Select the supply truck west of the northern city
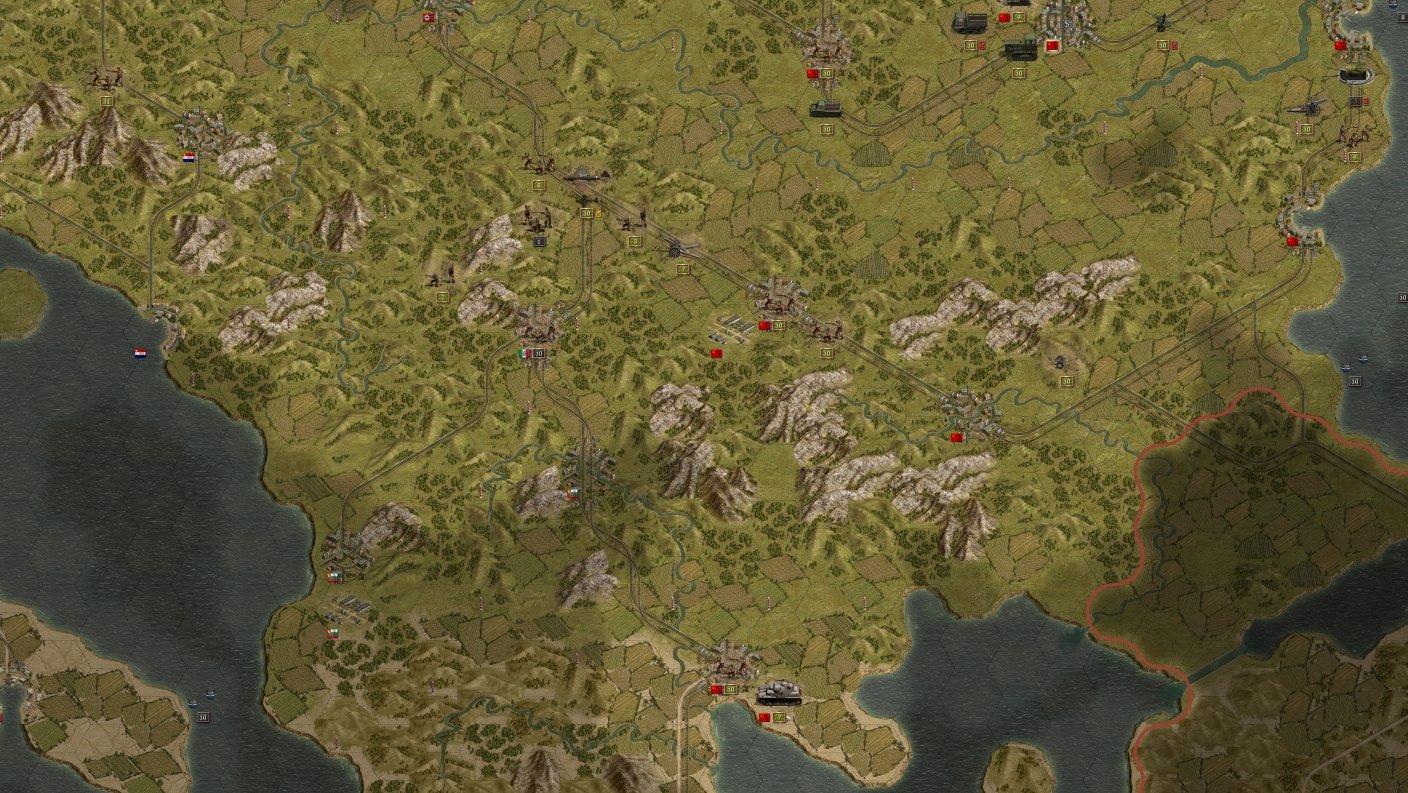The image size is (1408, 793). click(x=970, y=24)
